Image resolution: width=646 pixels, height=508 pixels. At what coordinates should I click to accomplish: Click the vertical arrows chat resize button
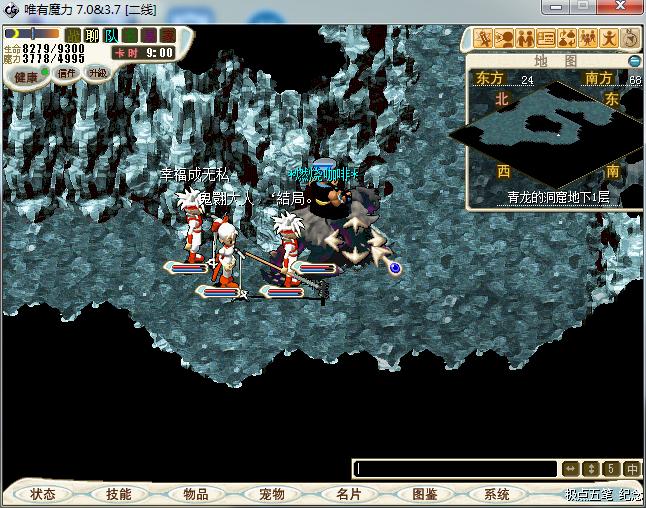click(x=590, y=468)
